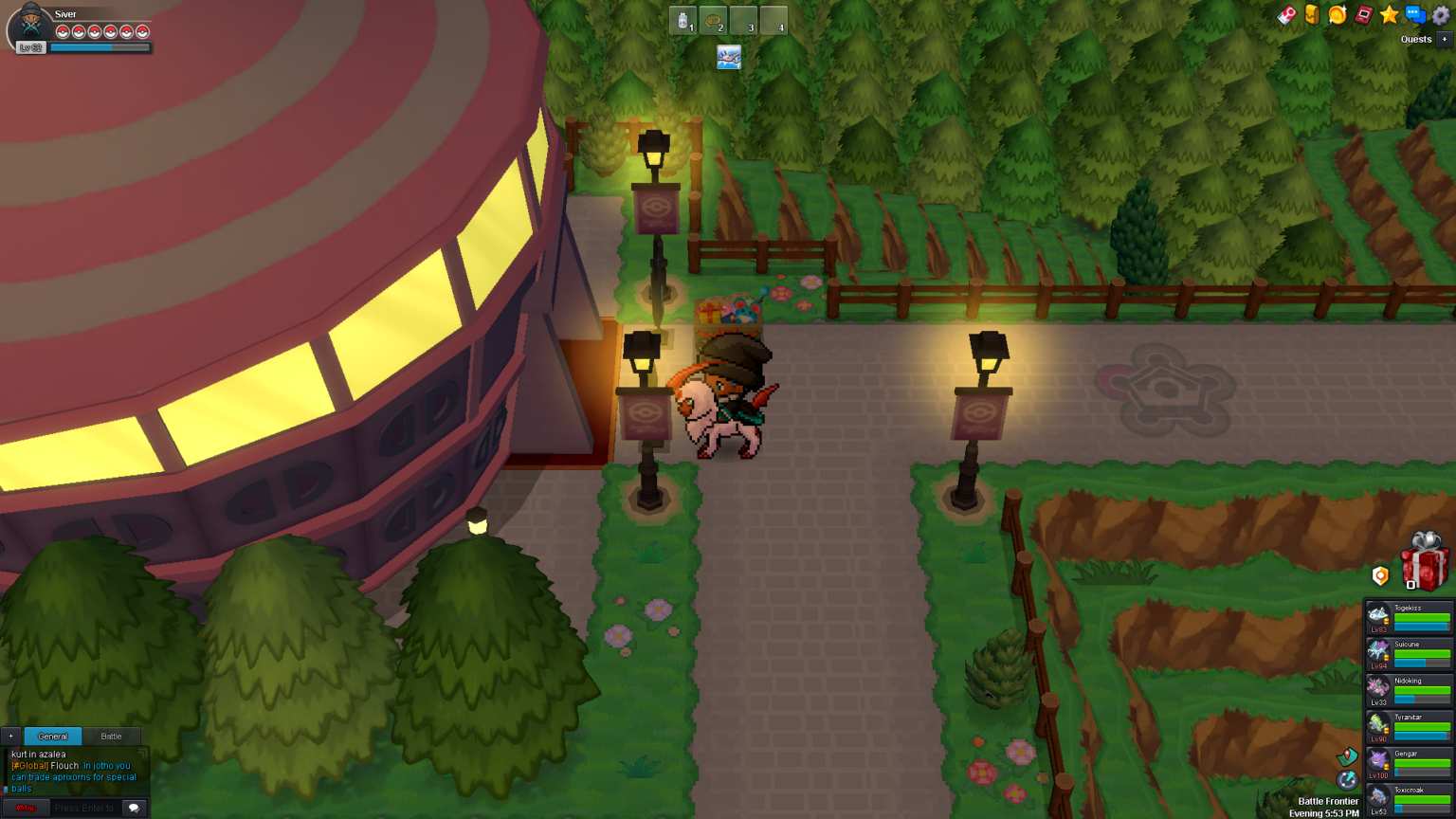Add a new chat tab
Screen dimensions: 1456x819
coord(10,736)
